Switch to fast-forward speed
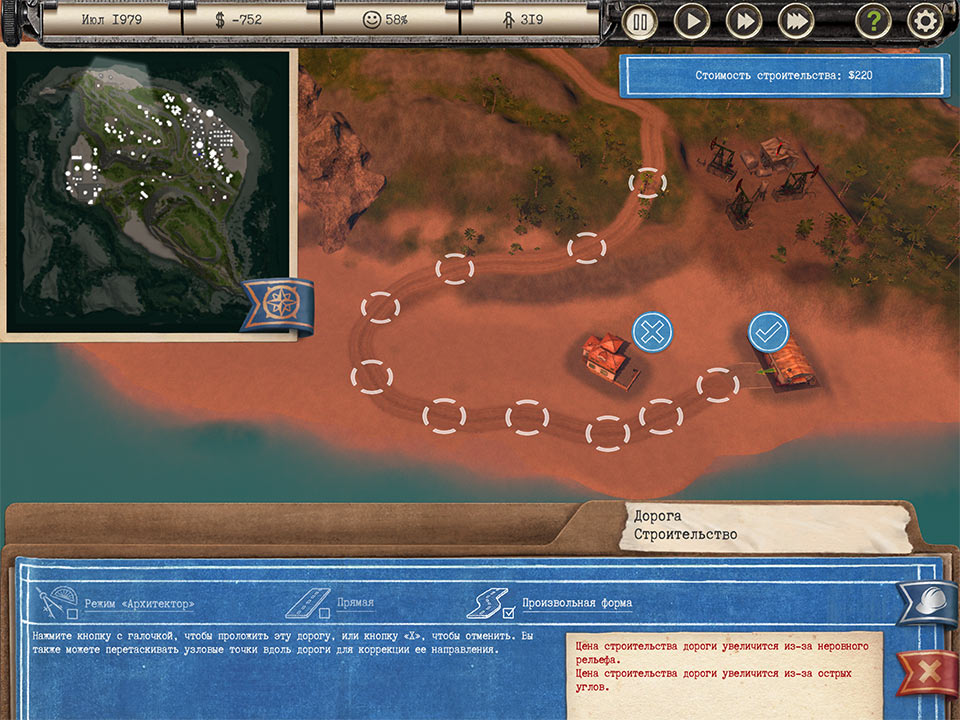The image size is (960, 720). pos(744,21)
